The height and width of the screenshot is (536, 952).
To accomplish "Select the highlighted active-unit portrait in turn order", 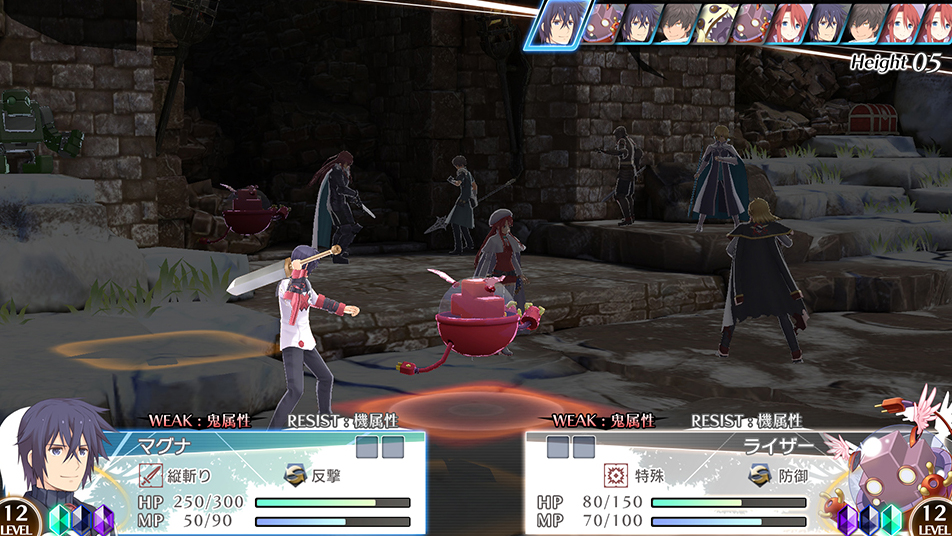I will 555,24.
